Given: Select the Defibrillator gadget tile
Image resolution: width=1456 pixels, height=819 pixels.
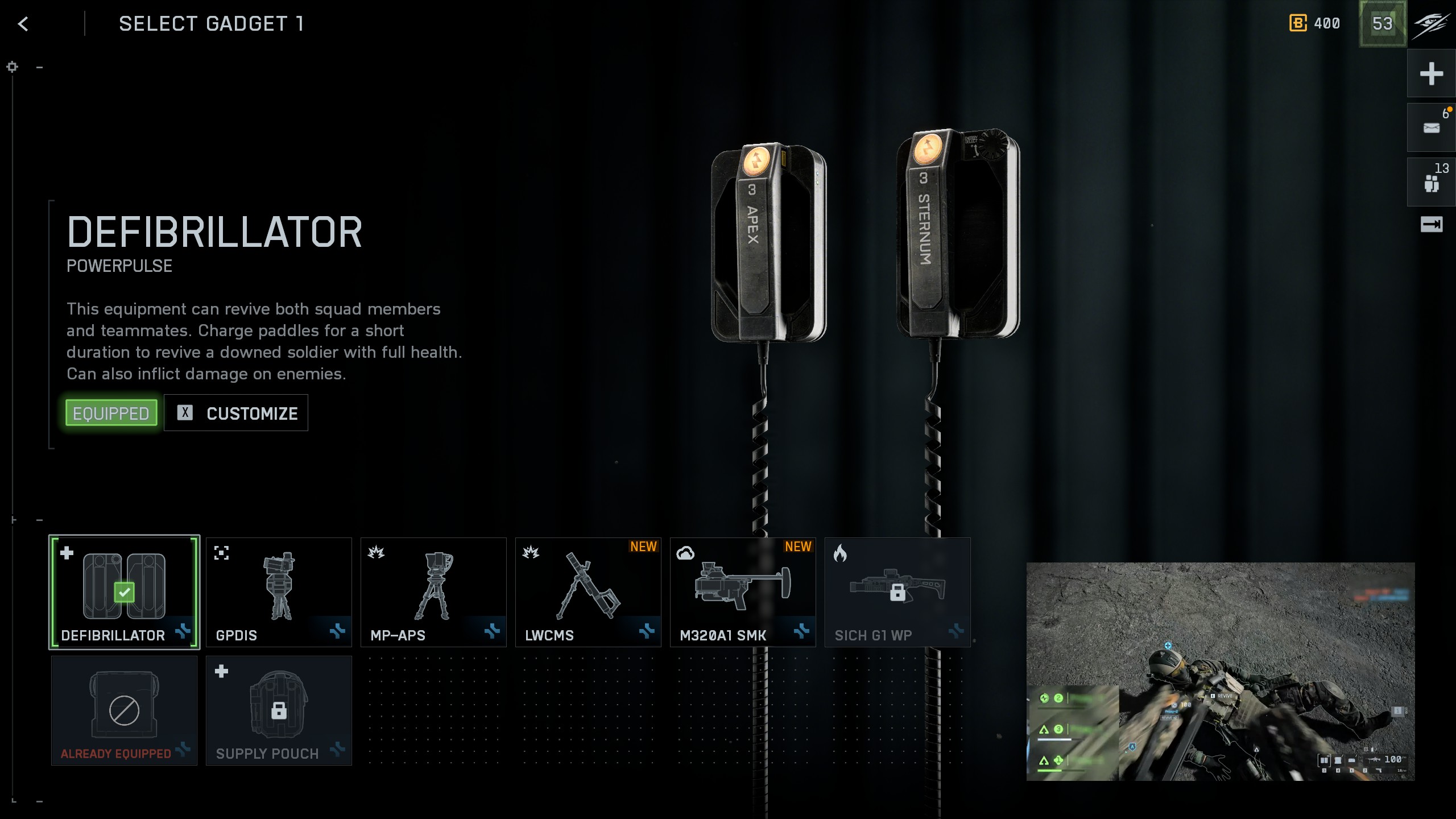Looking at the screenshot, I should click(124, 592).
